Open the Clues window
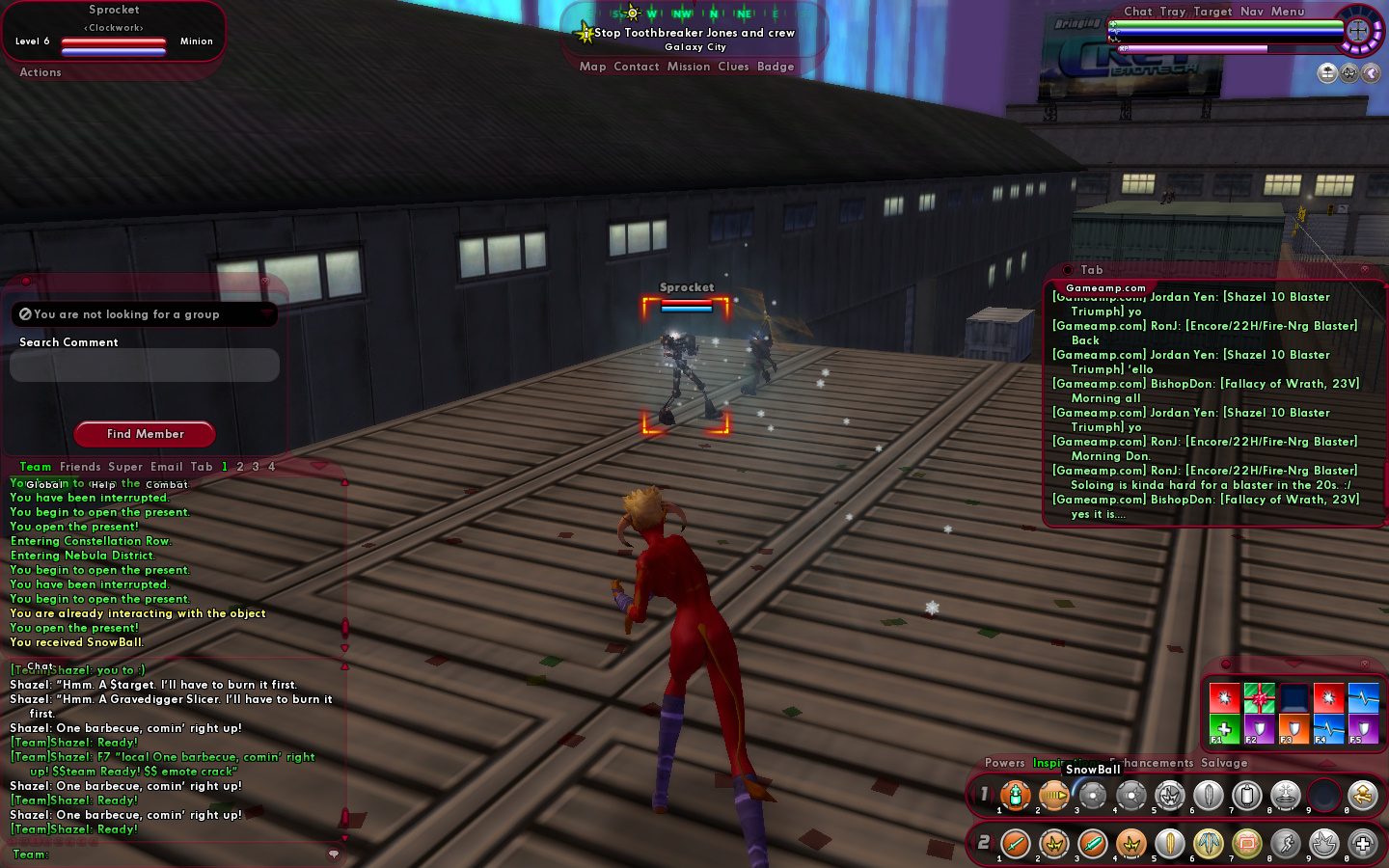 pyautogui.click(x=733, y=67)
